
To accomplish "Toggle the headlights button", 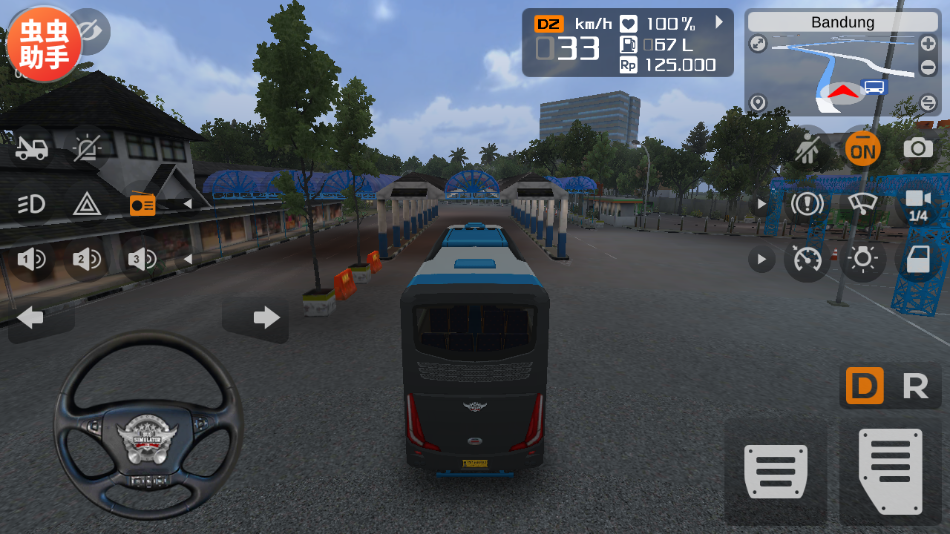I will [x=32, y=205].
